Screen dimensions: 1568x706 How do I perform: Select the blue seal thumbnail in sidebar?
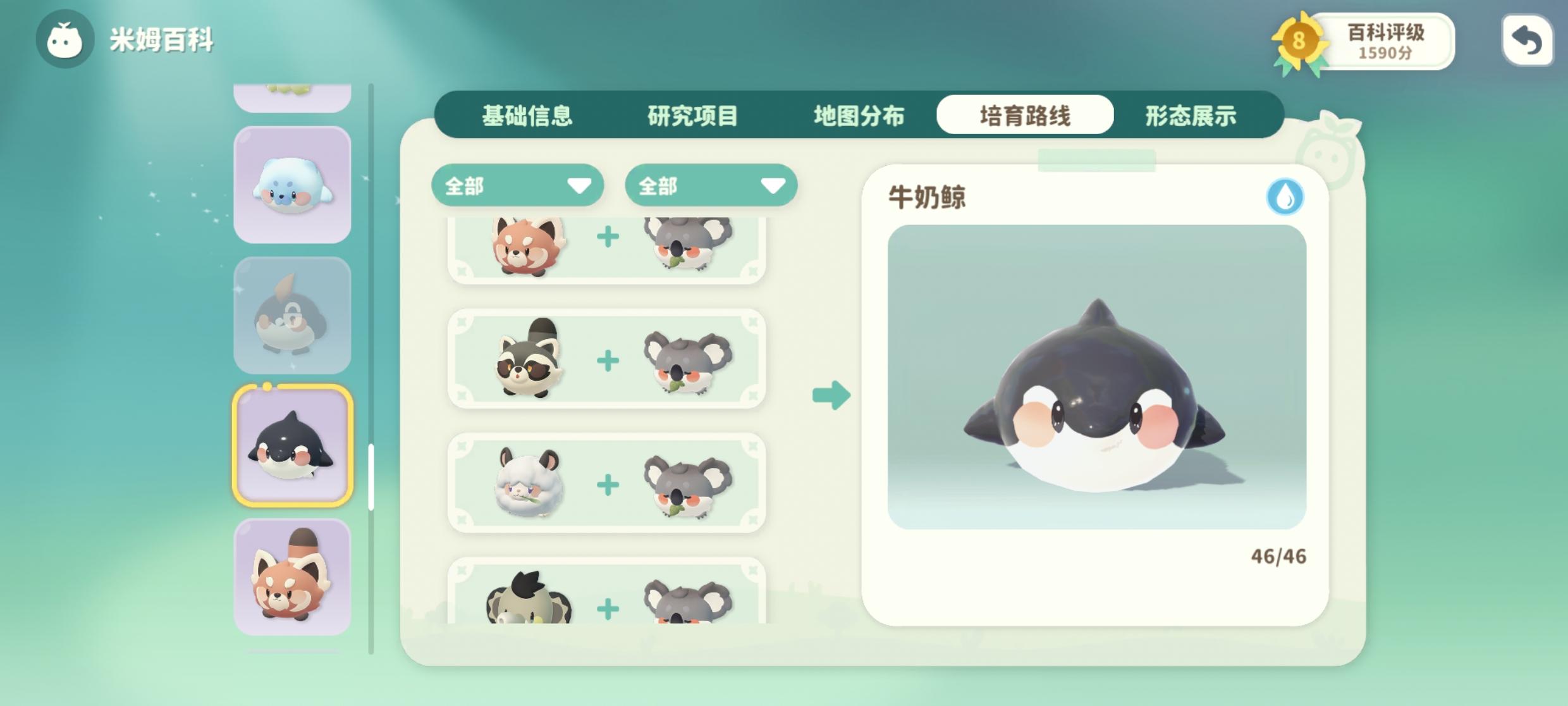tap(293, 183)
